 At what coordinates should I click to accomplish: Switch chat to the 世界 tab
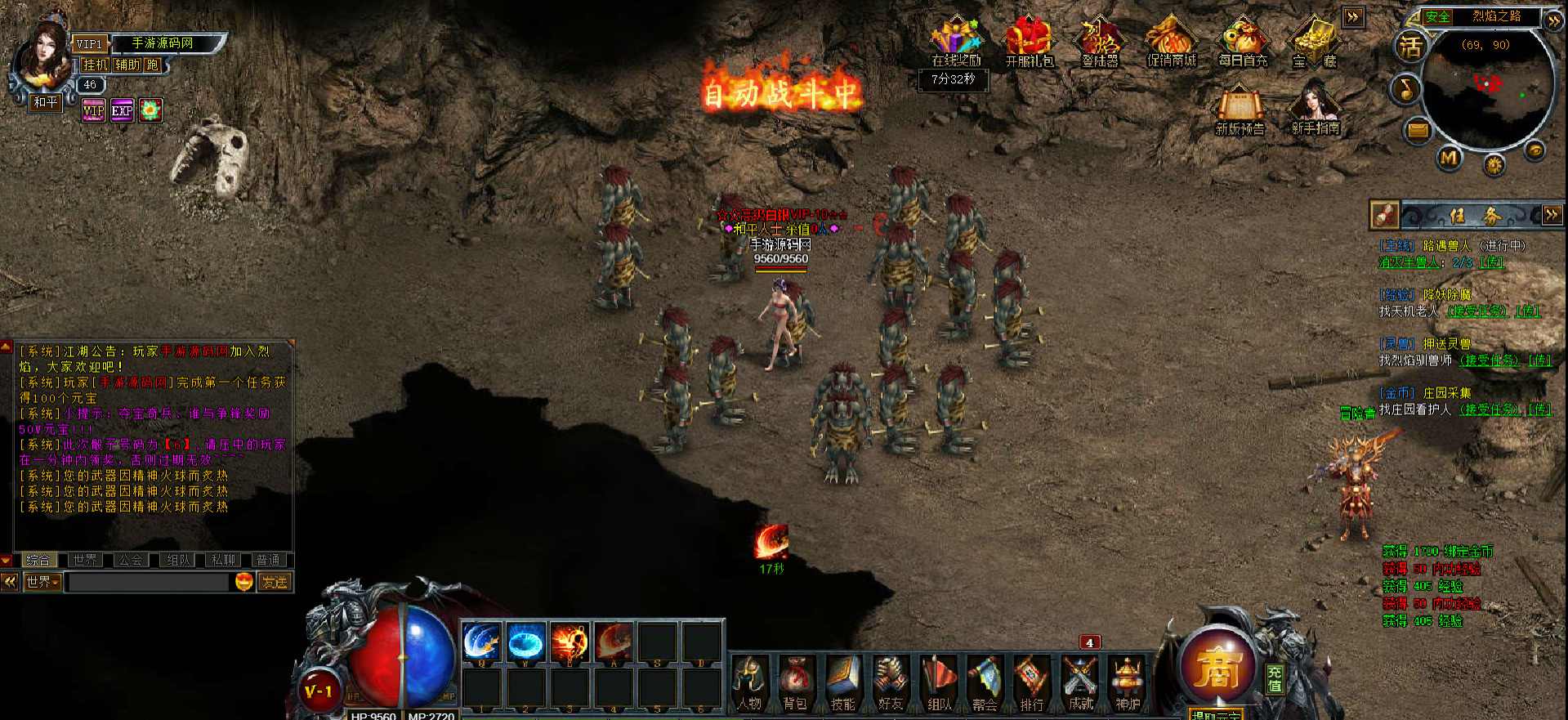tap(84, 560)
